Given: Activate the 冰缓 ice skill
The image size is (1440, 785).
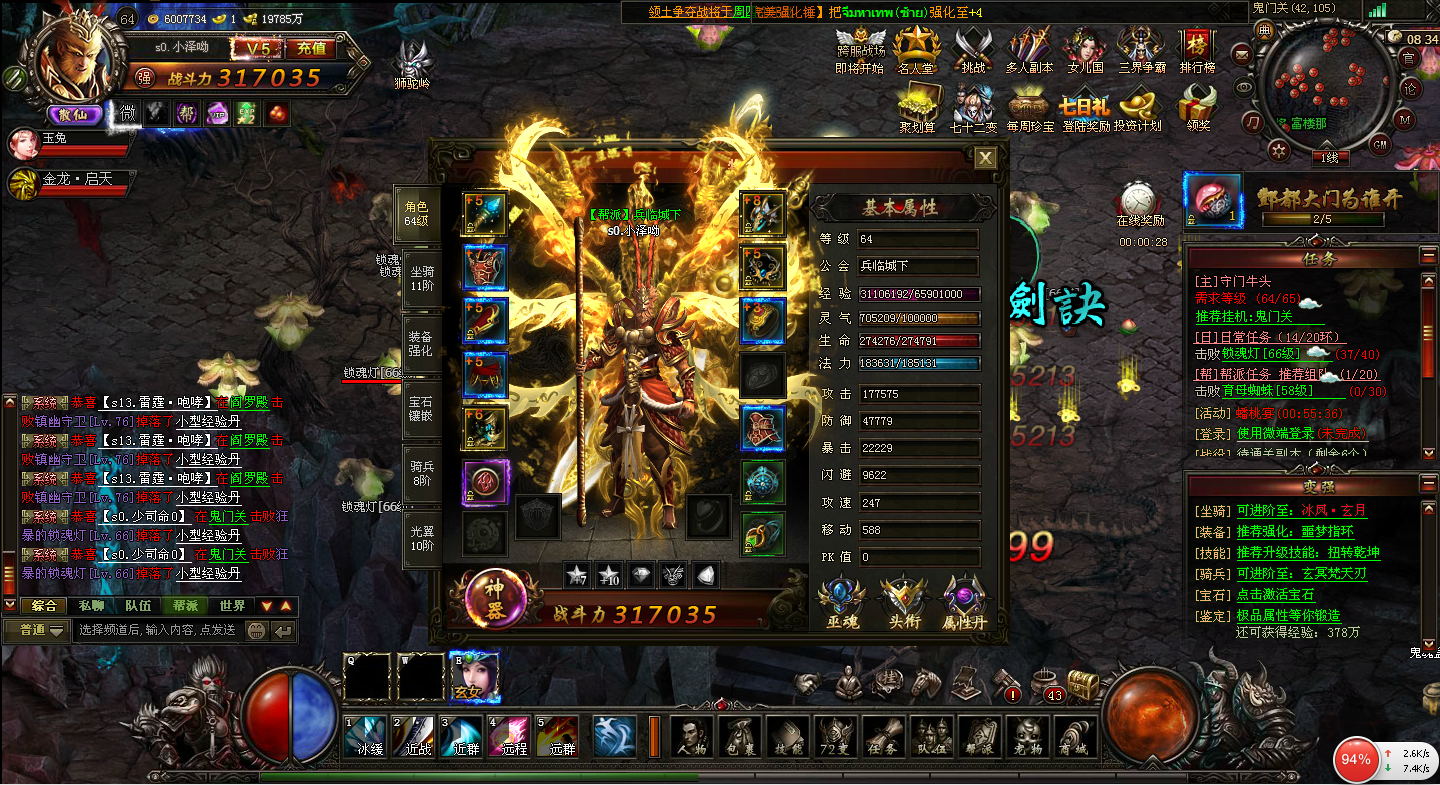Looking at the screenshot, I should [x=364, y=736].
